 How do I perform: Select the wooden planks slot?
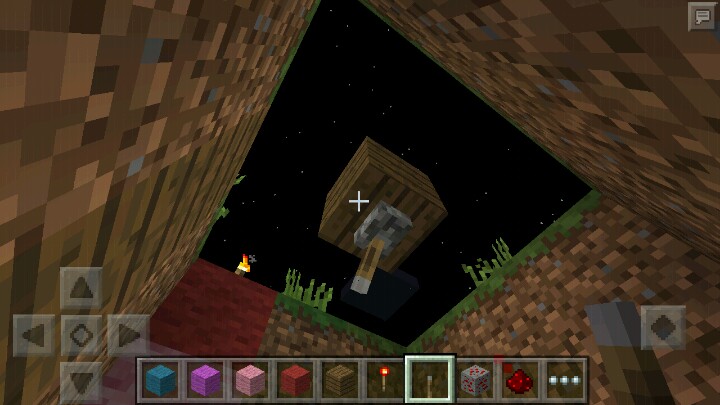[339, 380]
